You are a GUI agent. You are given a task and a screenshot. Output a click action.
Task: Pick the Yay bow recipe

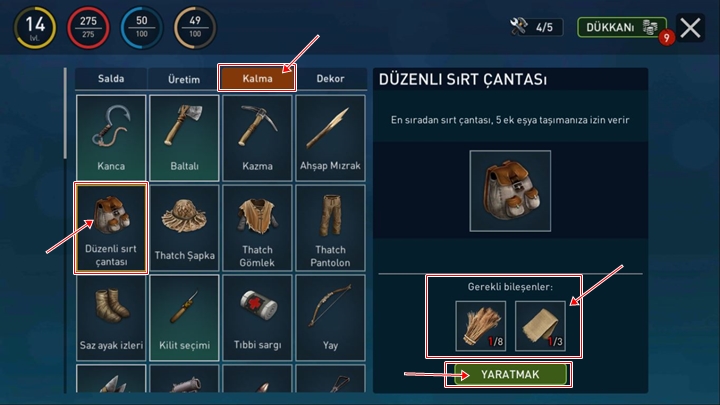click(330, 316)
